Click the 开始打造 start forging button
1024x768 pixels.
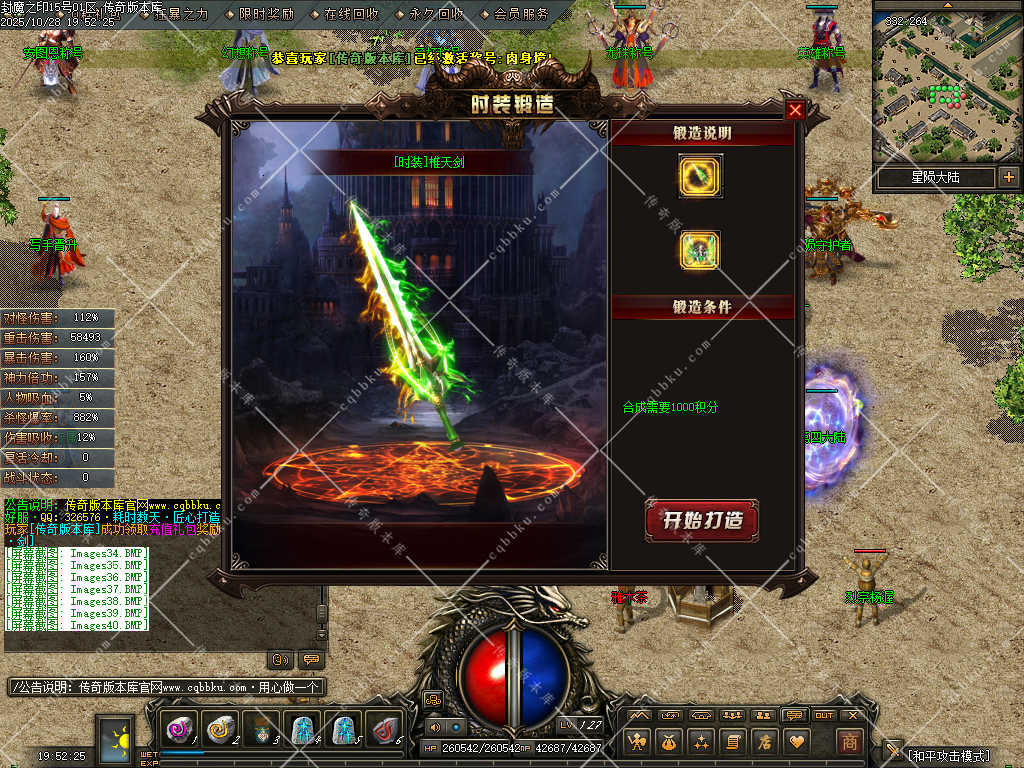click(x=701, y=521)
